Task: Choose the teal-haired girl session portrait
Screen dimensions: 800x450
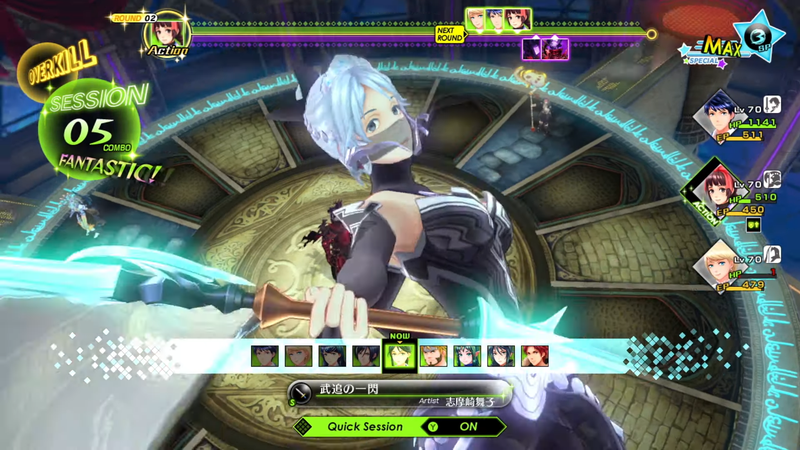Action: click(x=467, y=355)
